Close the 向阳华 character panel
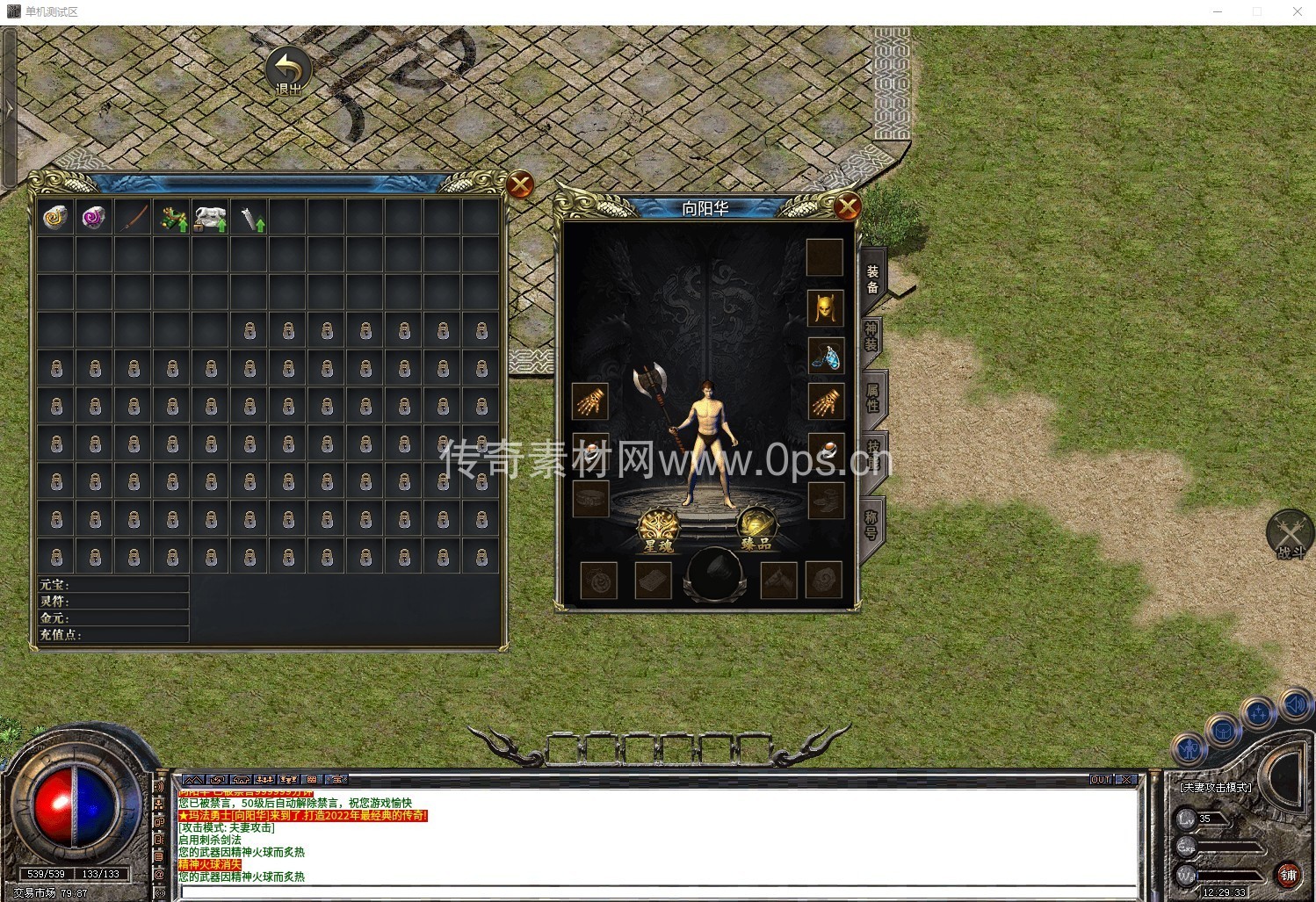The height and width of the screenshot is (902, 1316). coord(847,207)
